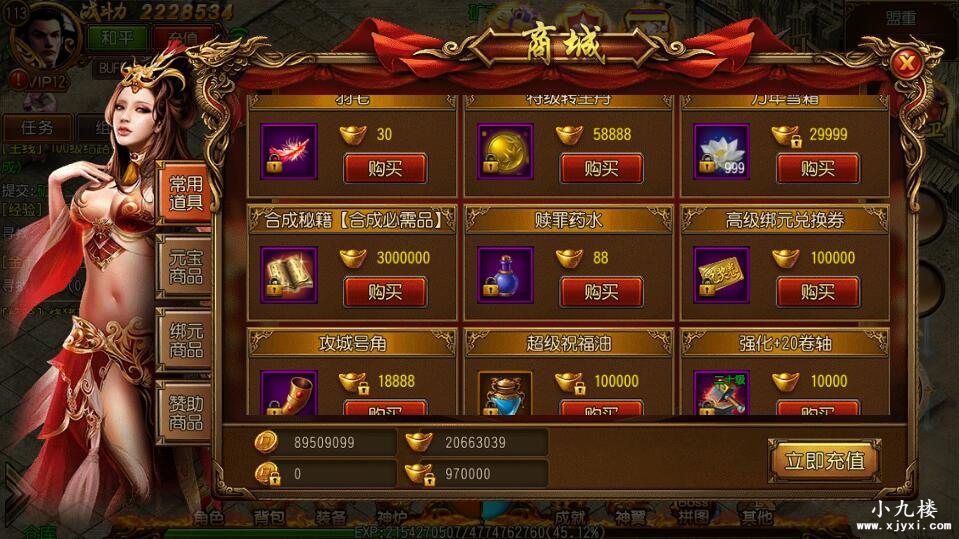
Task: Switch to the 常用道具 tab
Action: coord(185,193)
